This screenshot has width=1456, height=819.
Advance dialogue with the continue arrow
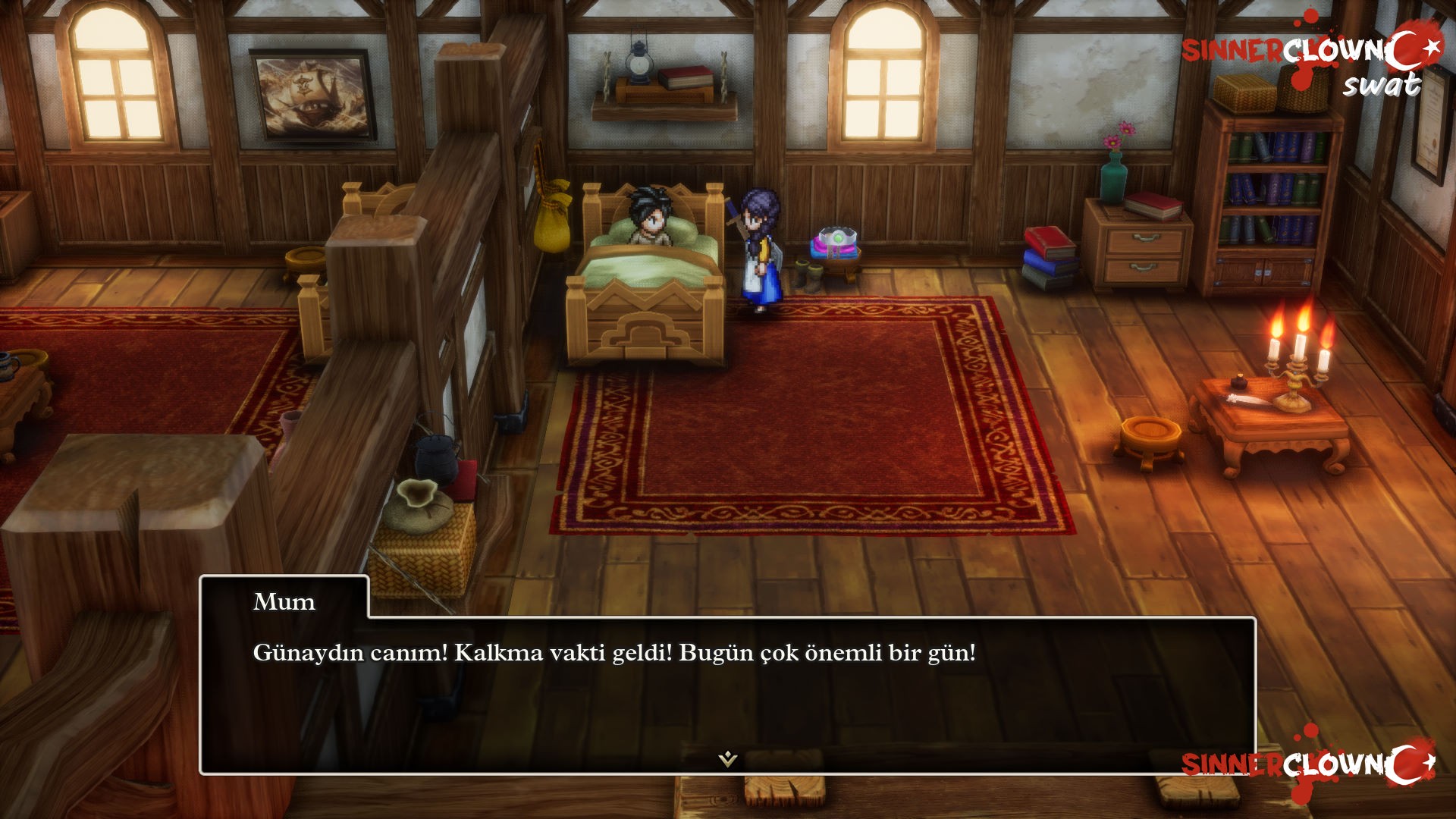(728, 758)
